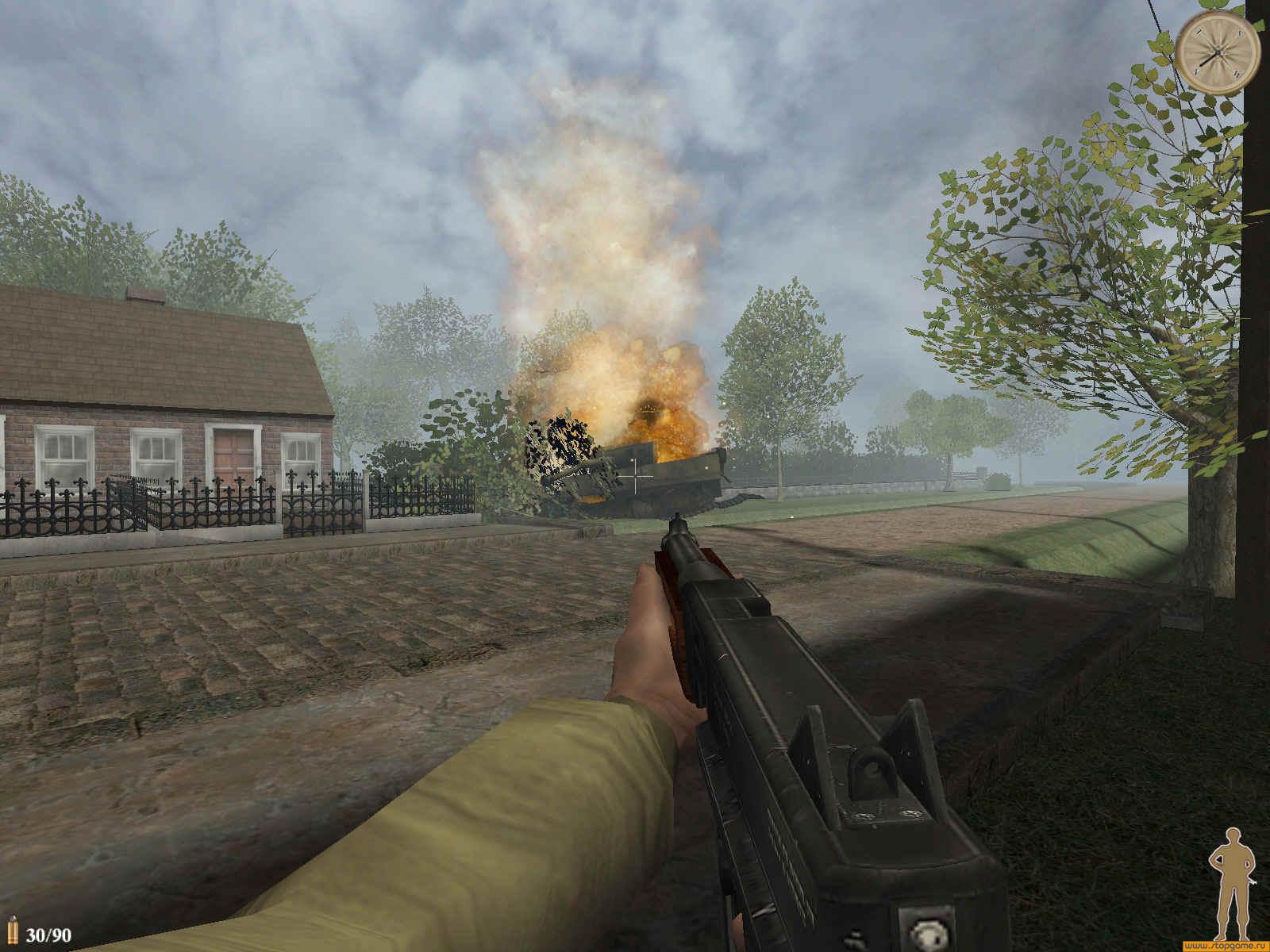Click the bullet tip of the ammo icon
1270x952 pixels.
13,919
